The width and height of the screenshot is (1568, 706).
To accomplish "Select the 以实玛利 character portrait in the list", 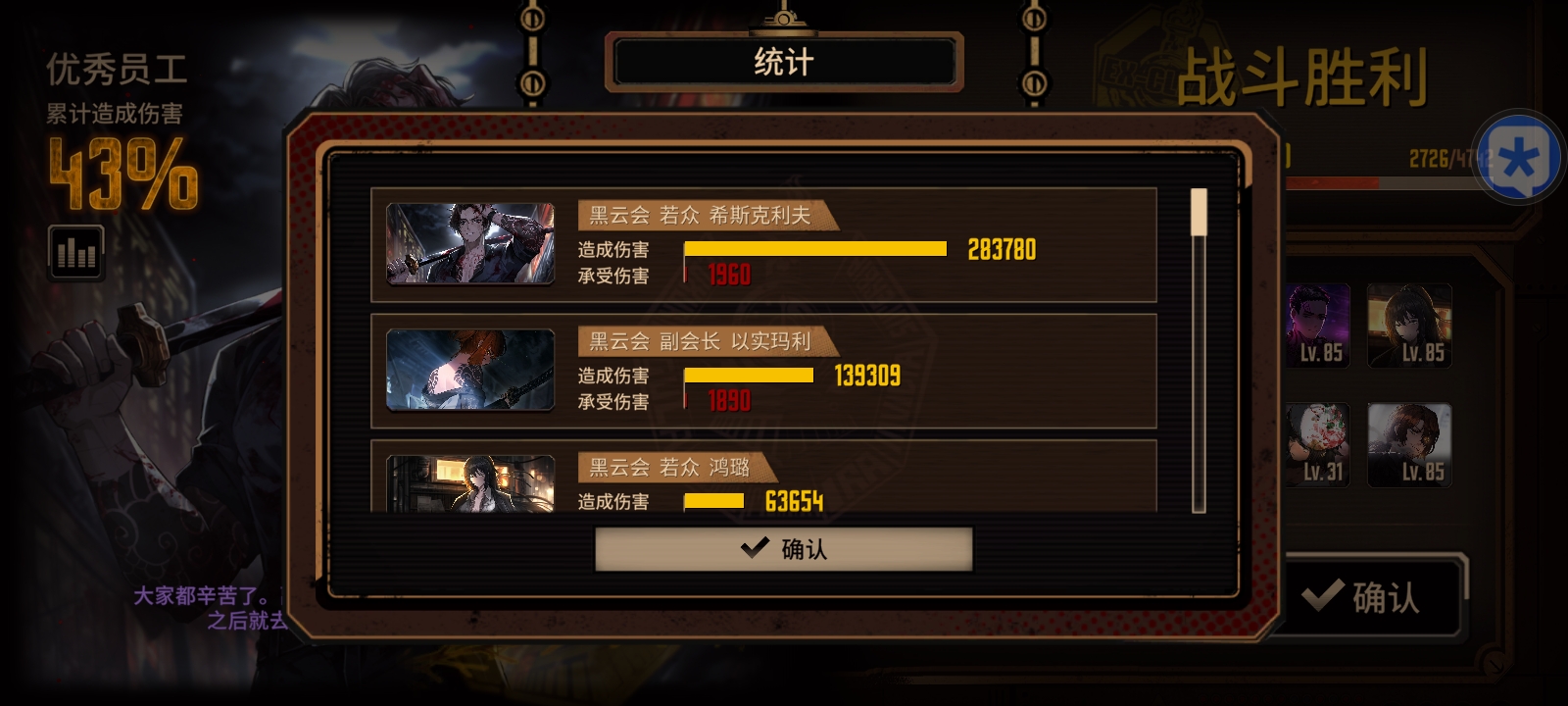I will point(469,371).
